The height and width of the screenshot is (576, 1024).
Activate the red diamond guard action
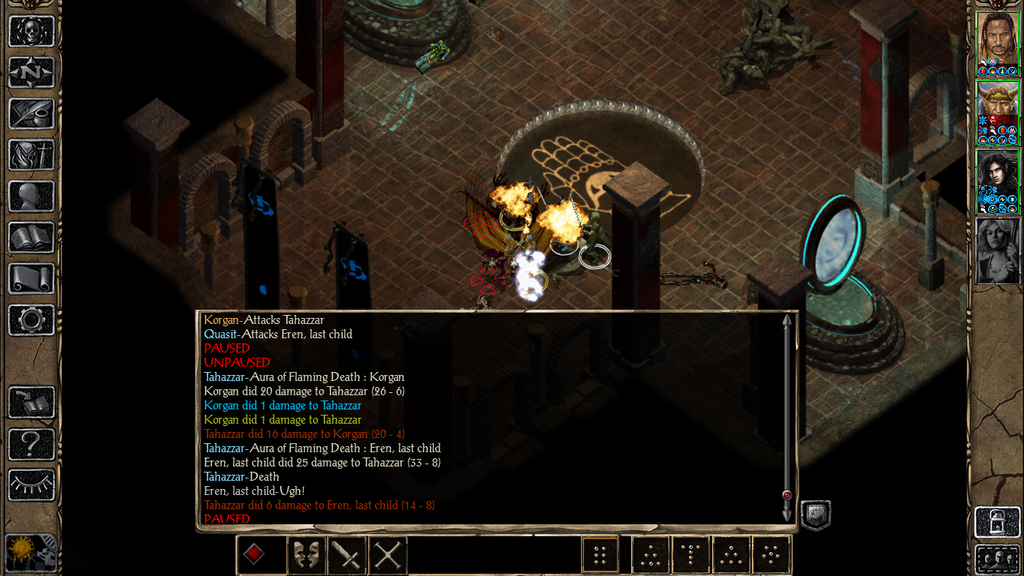point(254,554)
